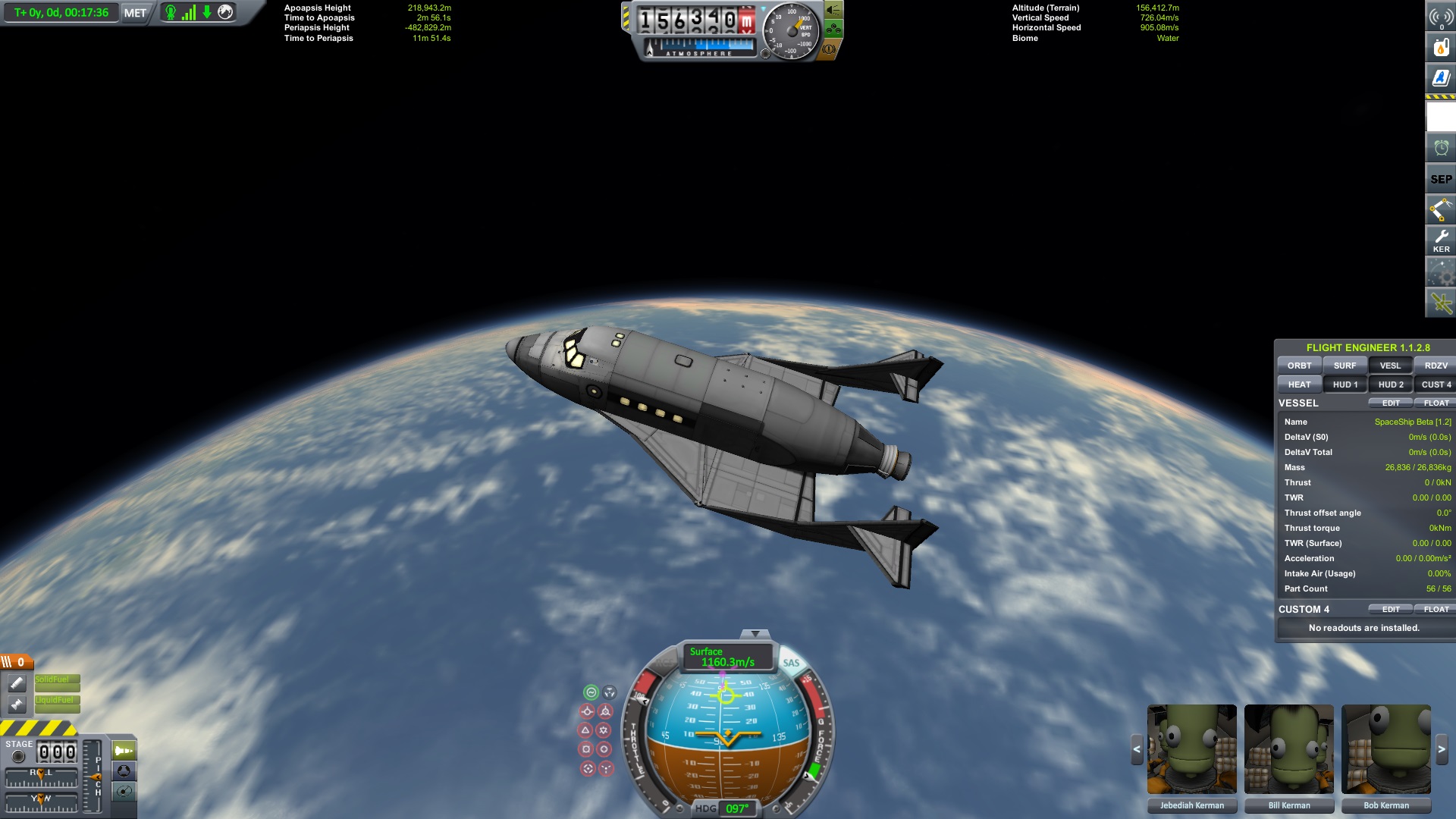
Task: Select Jebediah Kerman's crew portrait
Action: pyautogui.click(x=1191, y=749)
